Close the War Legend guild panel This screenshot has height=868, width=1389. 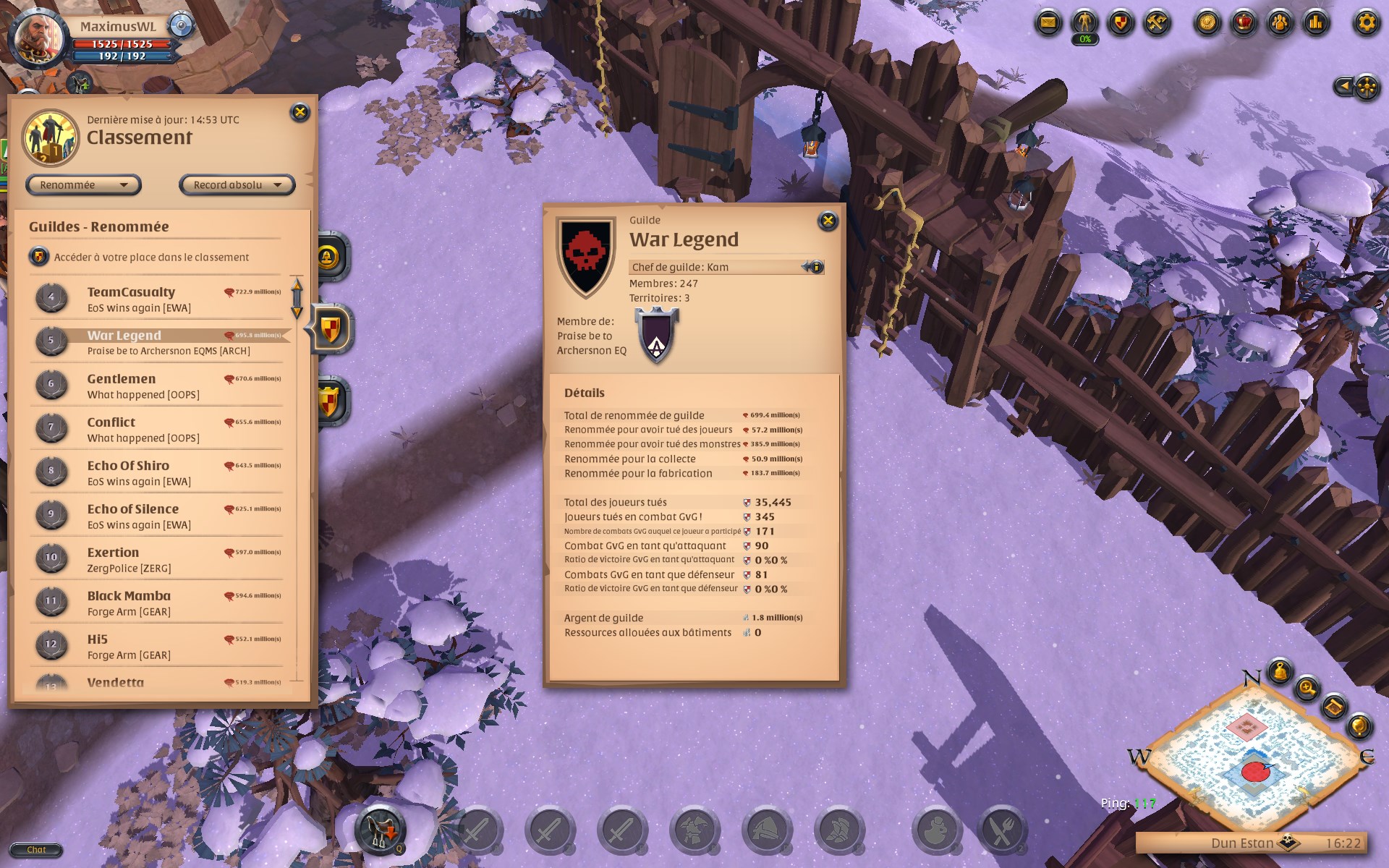pos(828,221)
